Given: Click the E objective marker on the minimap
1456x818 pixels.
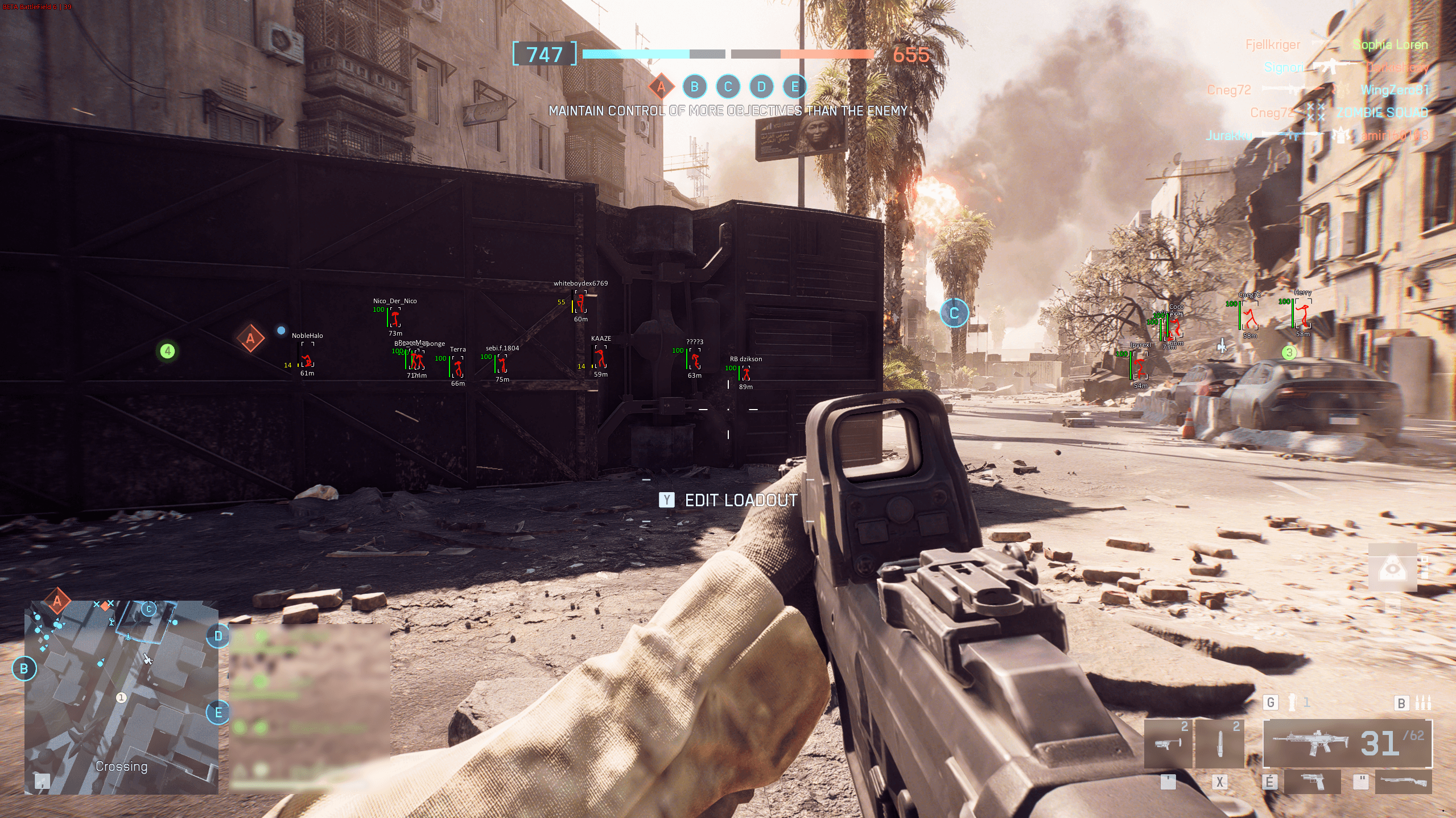Looking at the screenshot, I should click(218, 713).
